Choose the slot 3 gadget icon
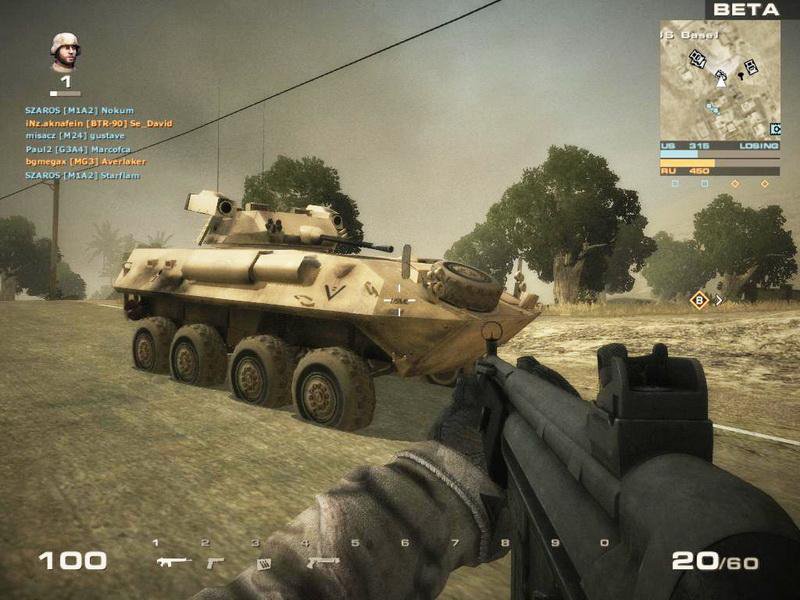The width and height of the screenshot is (800, 600). pyautogui.click(x=264, y=564)
